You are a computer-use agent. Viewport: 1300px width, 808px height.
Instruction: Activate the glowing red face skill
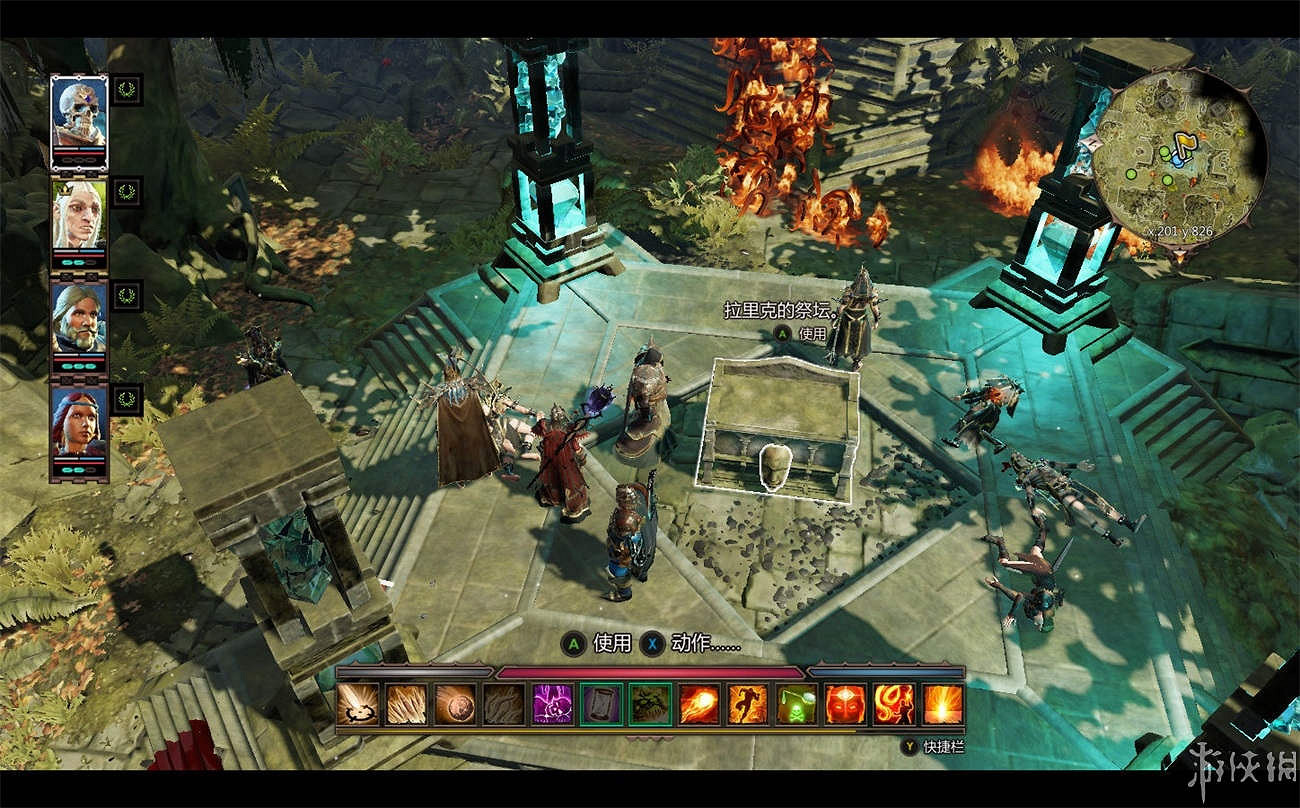(x=845, y=704)
